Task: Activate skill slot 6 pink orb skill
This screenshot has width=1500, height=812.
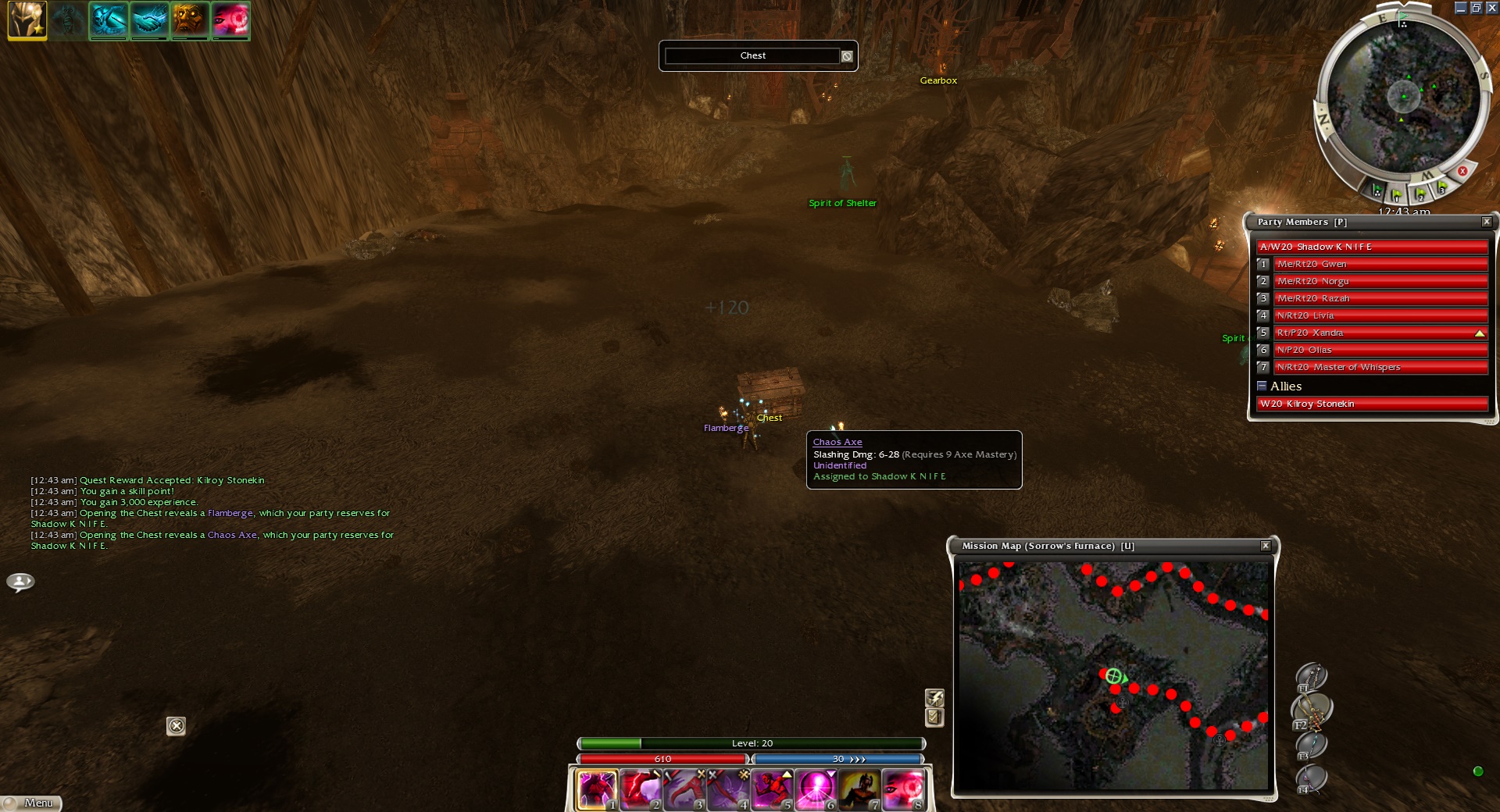Action: tap(815, 789)
